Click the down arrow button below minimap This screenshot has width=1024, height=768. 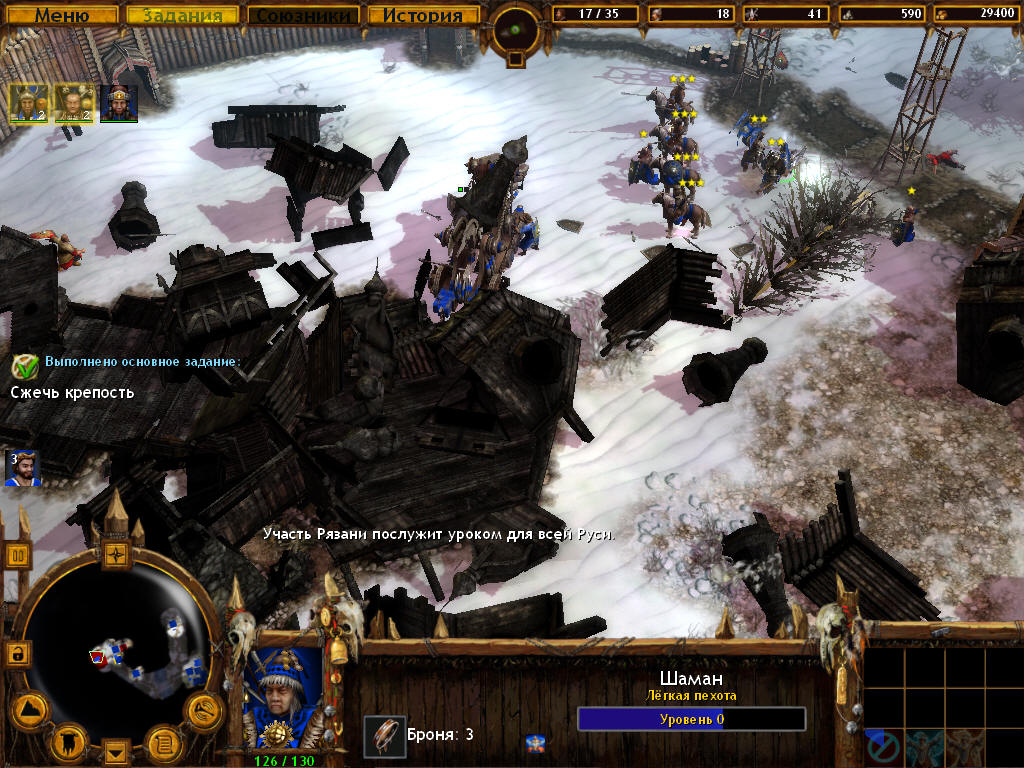[117, 751]
